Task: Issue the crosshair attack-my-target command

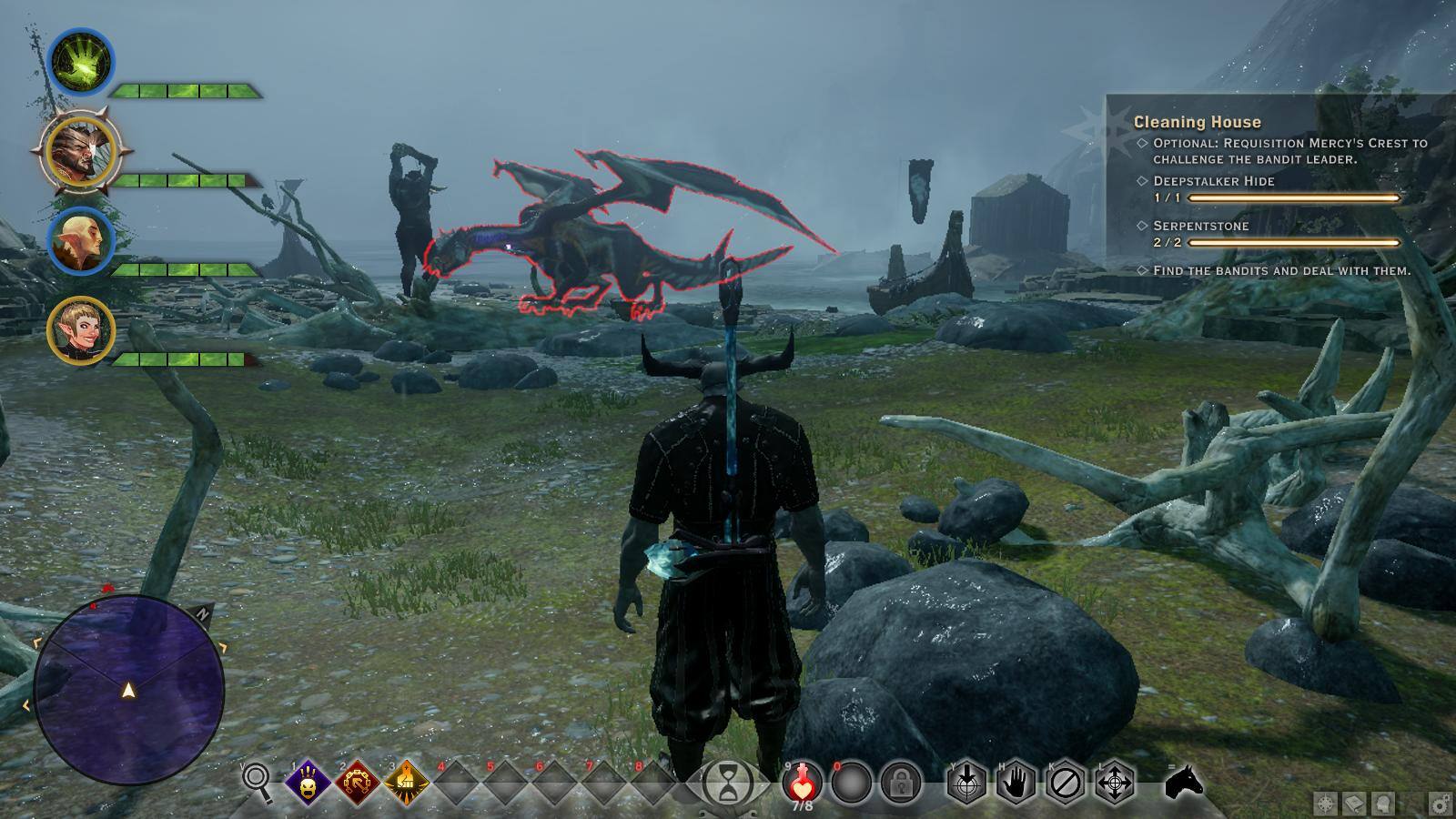Action: click(x=967, y=783)
